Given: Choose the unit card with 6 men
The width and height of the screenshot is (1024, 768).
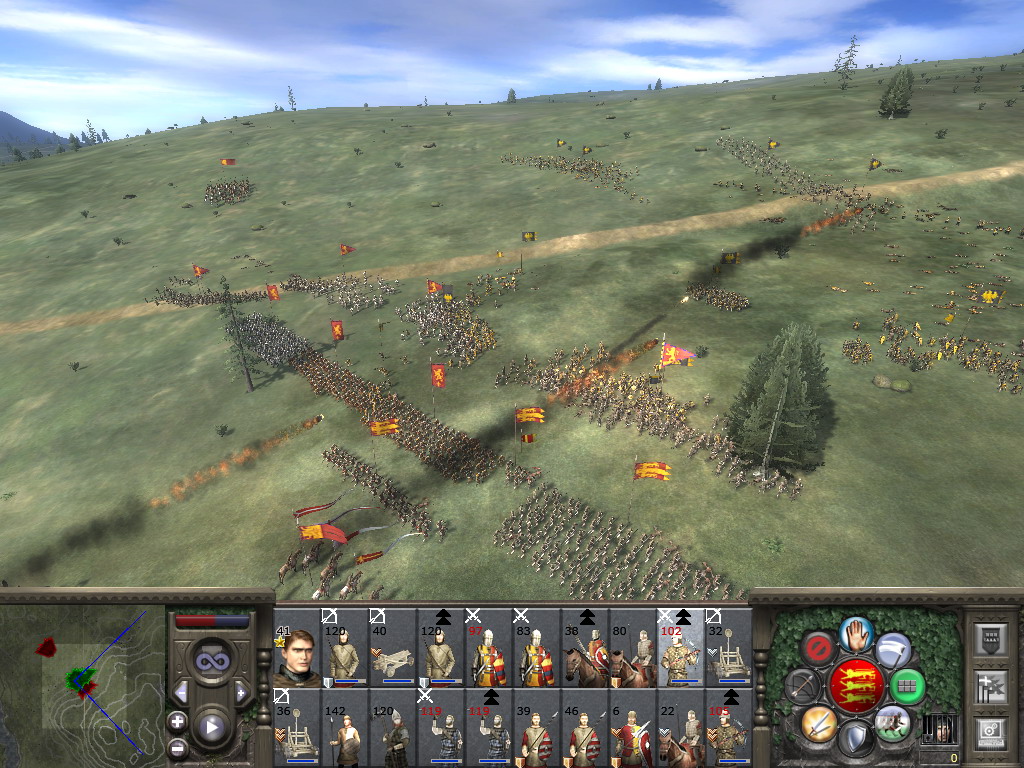Looking at the screenshot, I should [x=632, y=728].
